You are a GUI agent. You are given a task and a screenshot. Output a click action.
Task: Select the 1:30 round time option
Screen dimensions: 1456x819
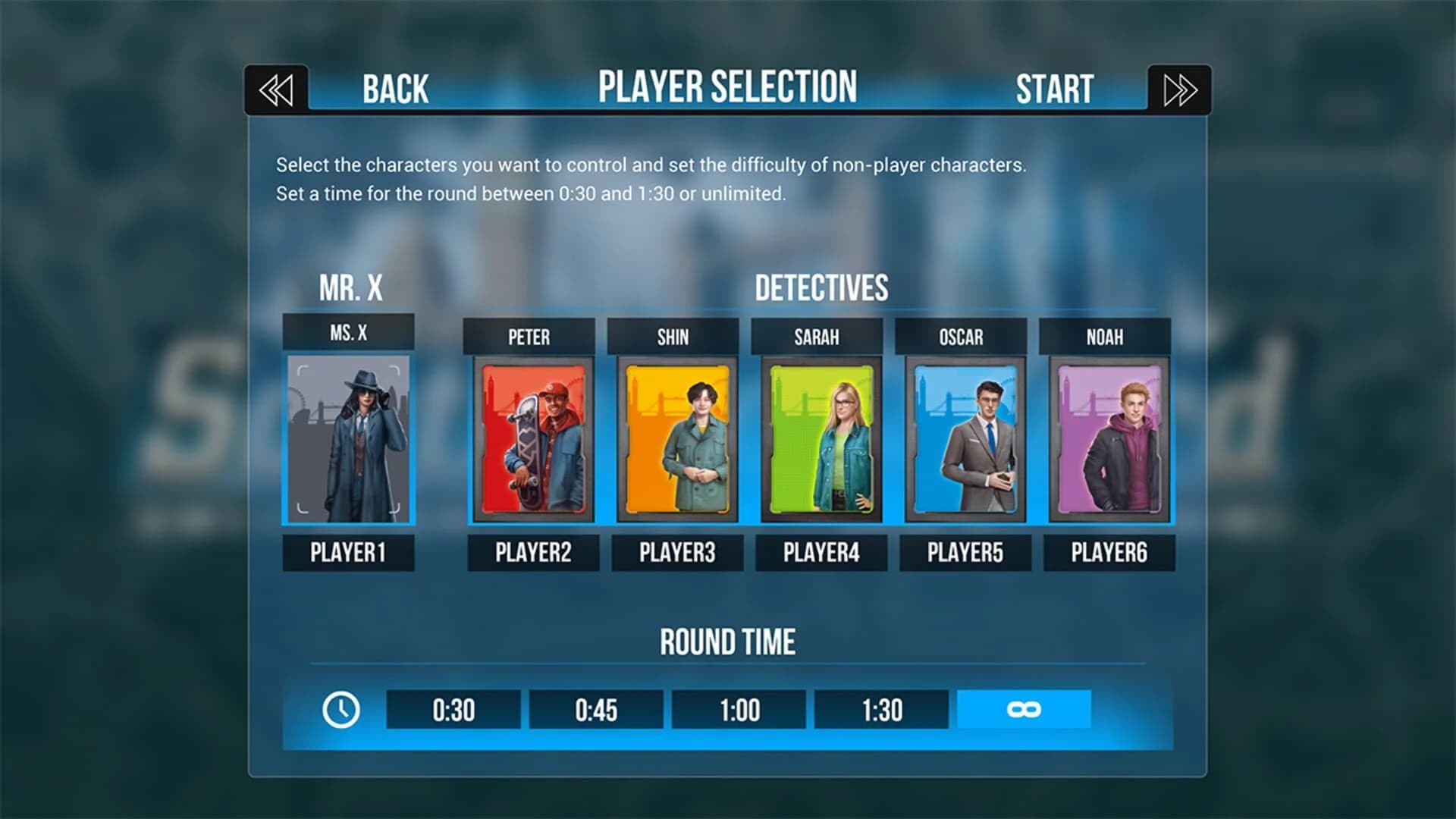pos(880,711)
